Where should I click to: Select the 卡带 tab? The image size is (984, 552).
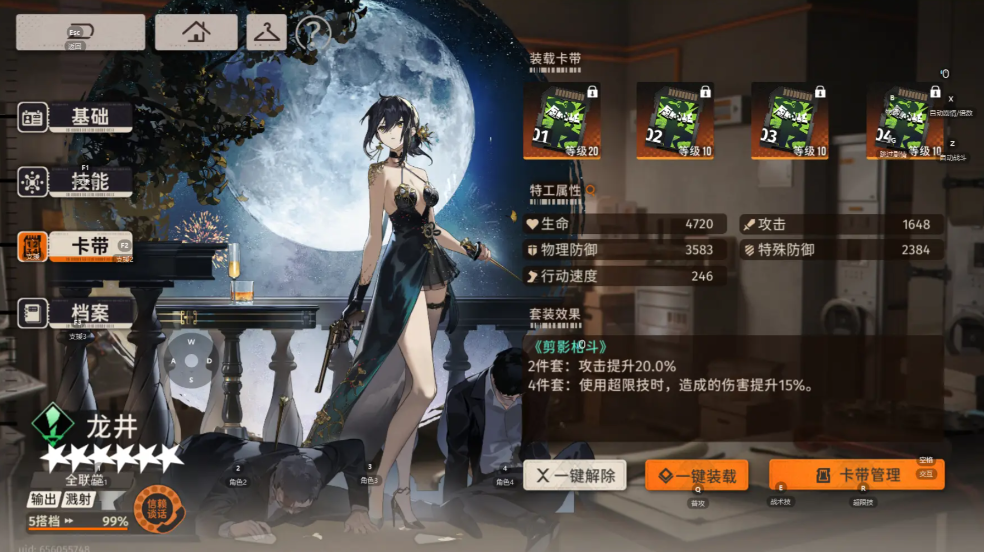tap(89, 246)
